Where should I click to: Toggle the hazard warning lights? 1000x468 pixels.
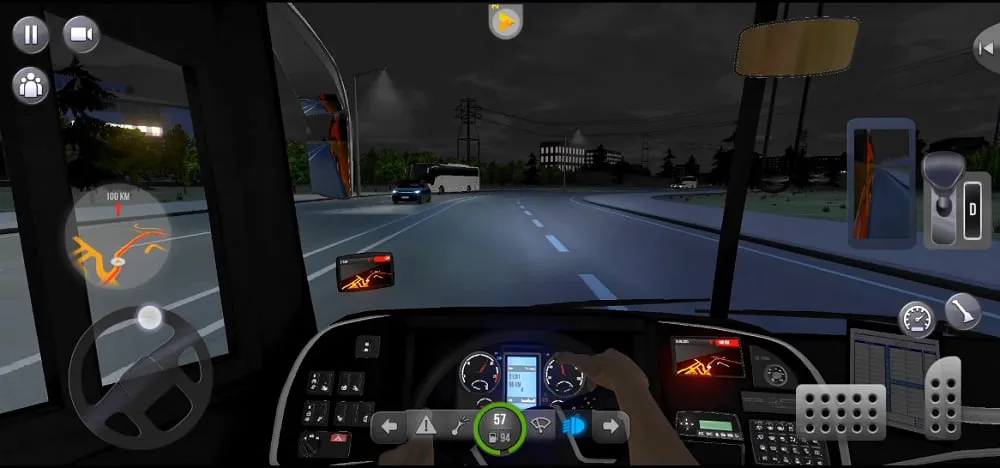pos(427,427)
